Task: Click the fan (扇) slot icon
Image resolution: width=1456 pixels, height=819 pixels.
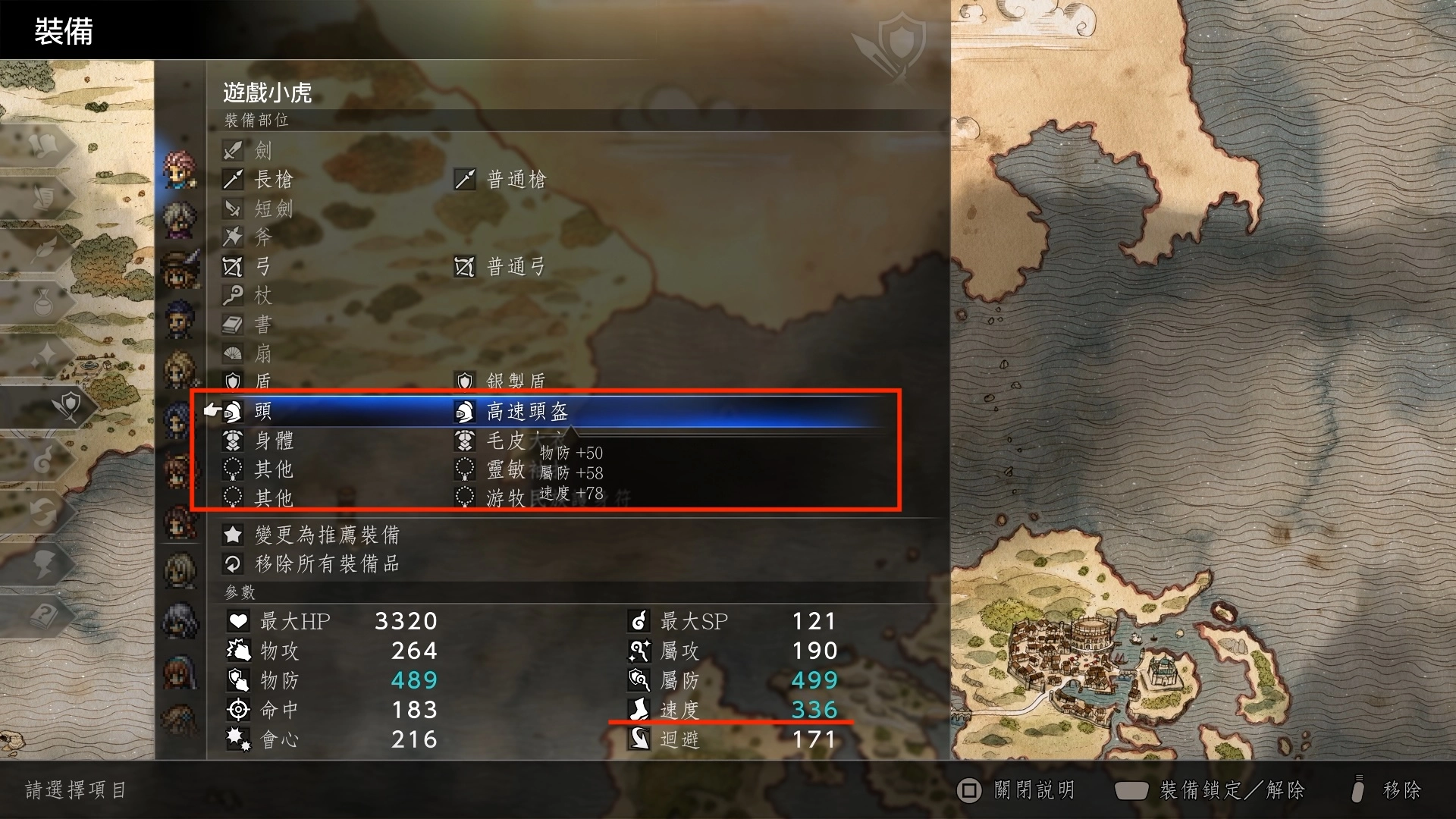Action: click(232, 353)
